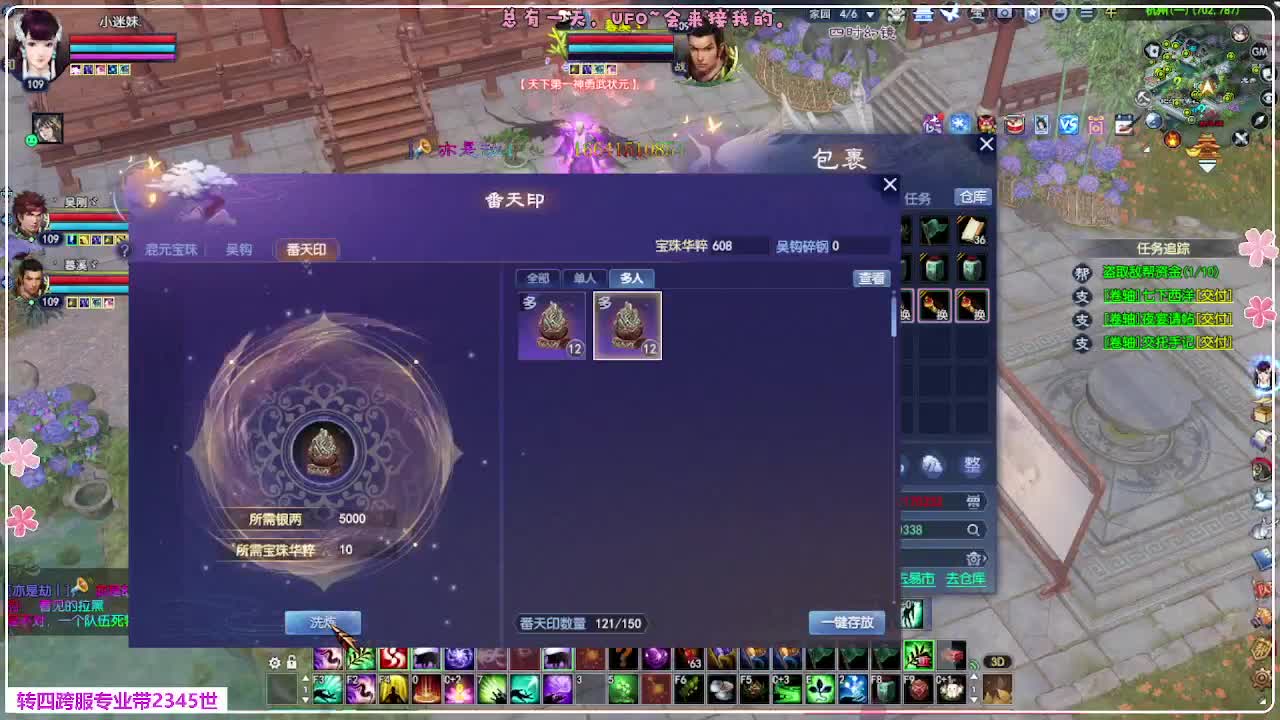Toggle the gear icon beside the hotbar
The width and height of the screenshot is (1280, 720).
(x=274, y=662)
